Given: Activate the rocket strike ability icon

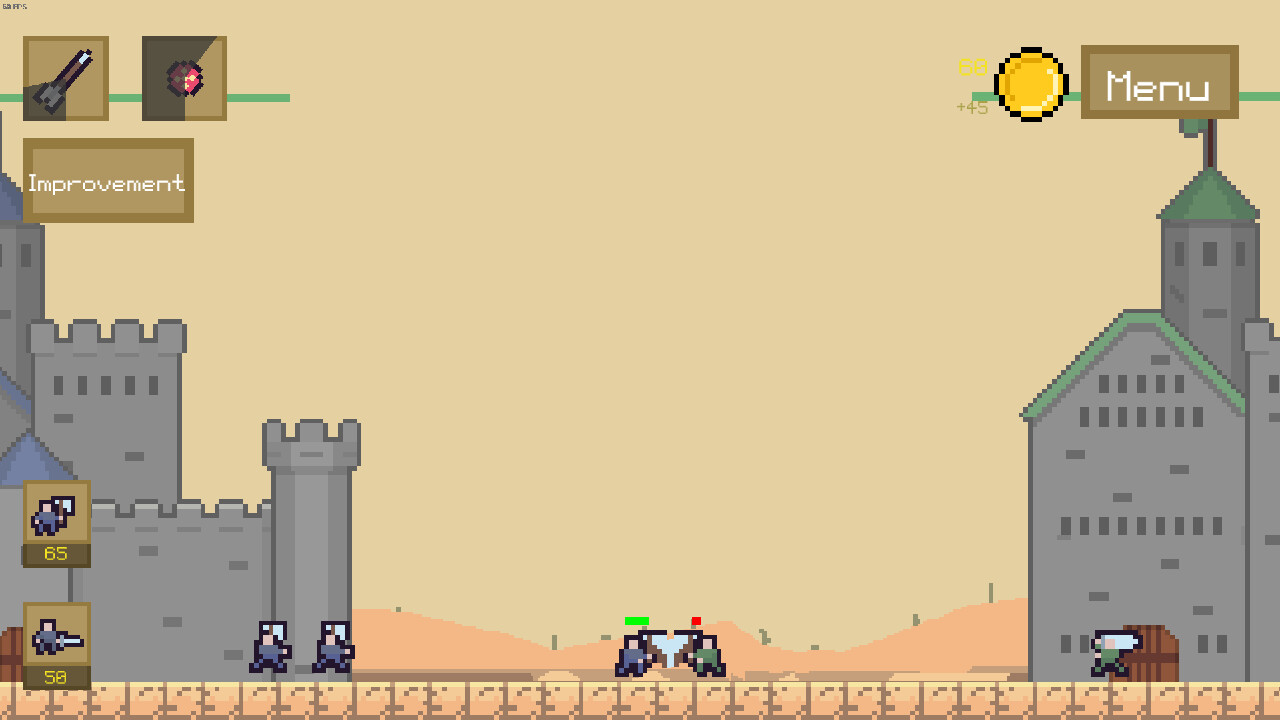Looking at the screenshot, I should [65, 77].
